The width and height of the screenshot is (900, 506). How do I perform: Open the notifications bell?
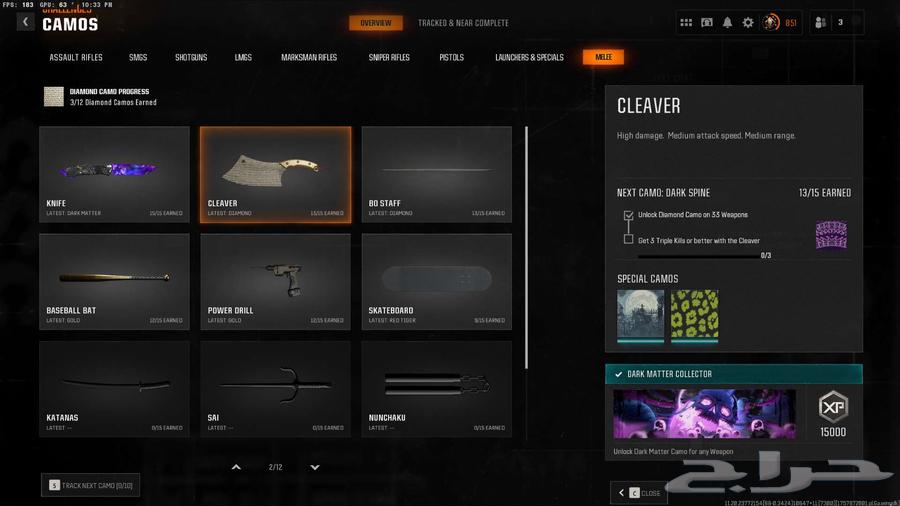pyautogui.click(x=728, y=23)
